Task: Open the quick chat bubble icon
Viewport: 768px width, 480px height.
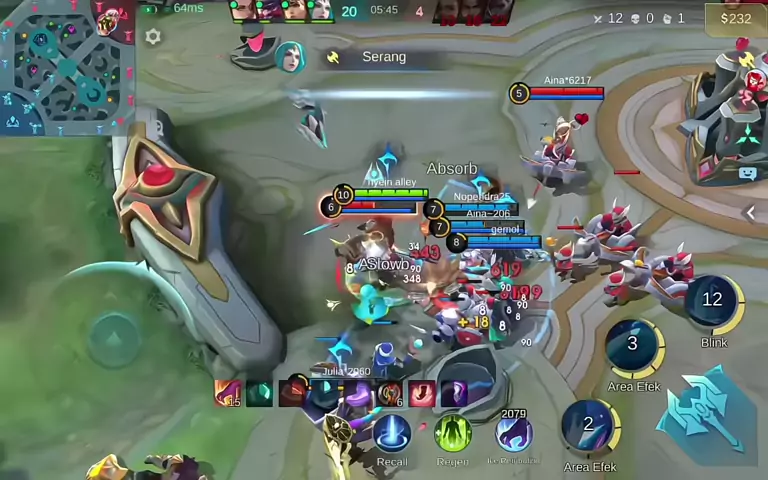Action: [747, 173]
